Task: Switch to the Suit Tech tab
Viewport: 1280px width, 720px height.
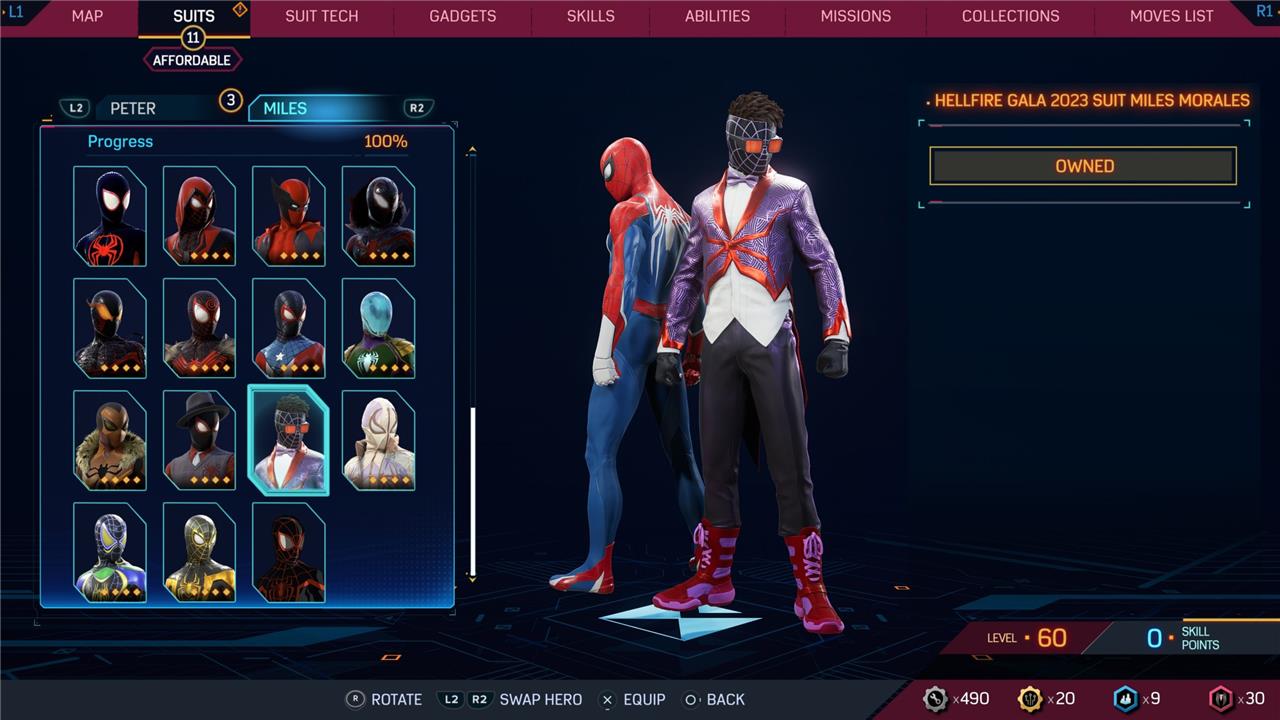Action: (x=321, y=16)
